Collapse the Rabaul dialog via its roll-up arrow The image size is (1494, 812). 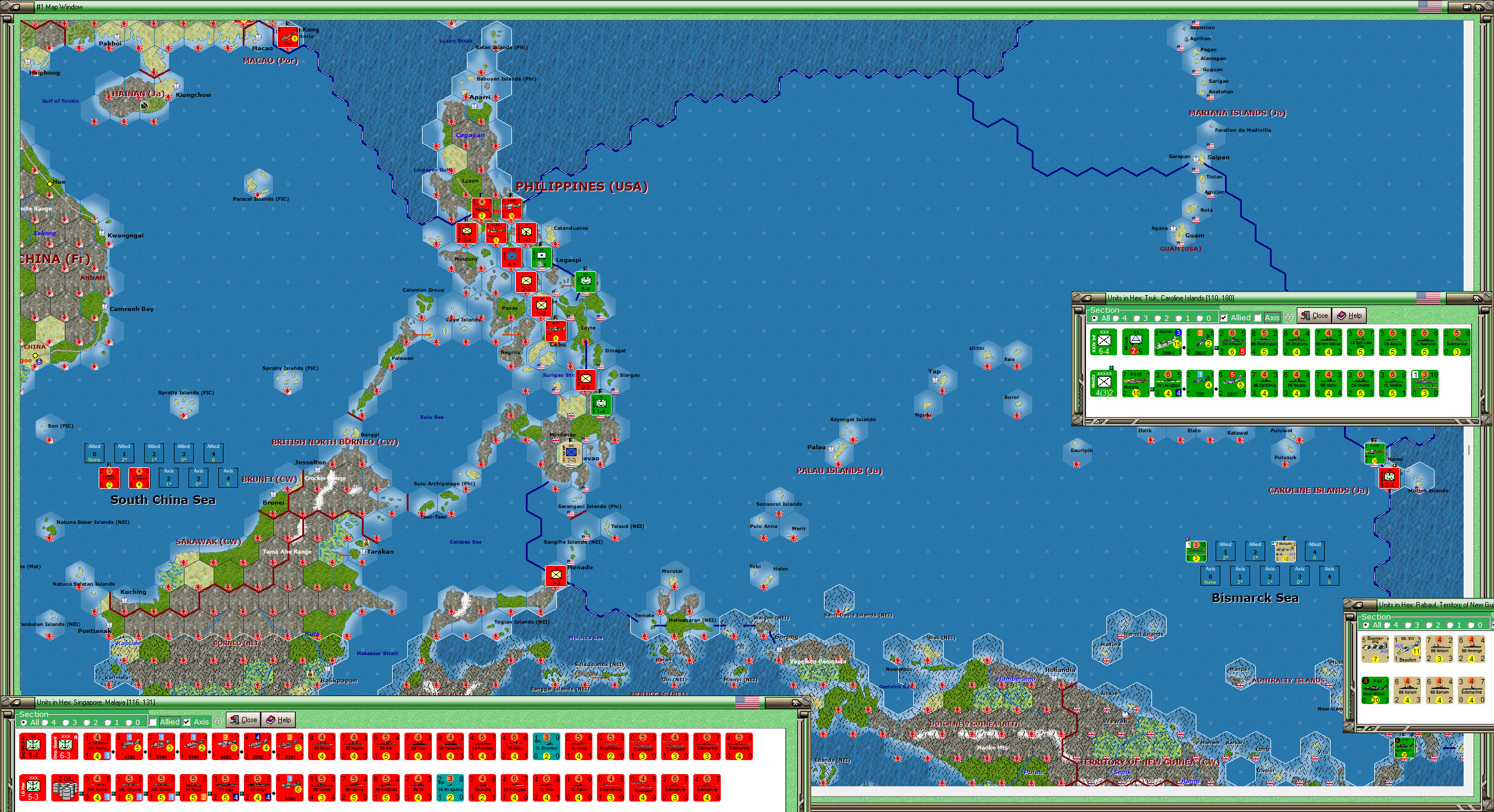[x=1357, y=605]
